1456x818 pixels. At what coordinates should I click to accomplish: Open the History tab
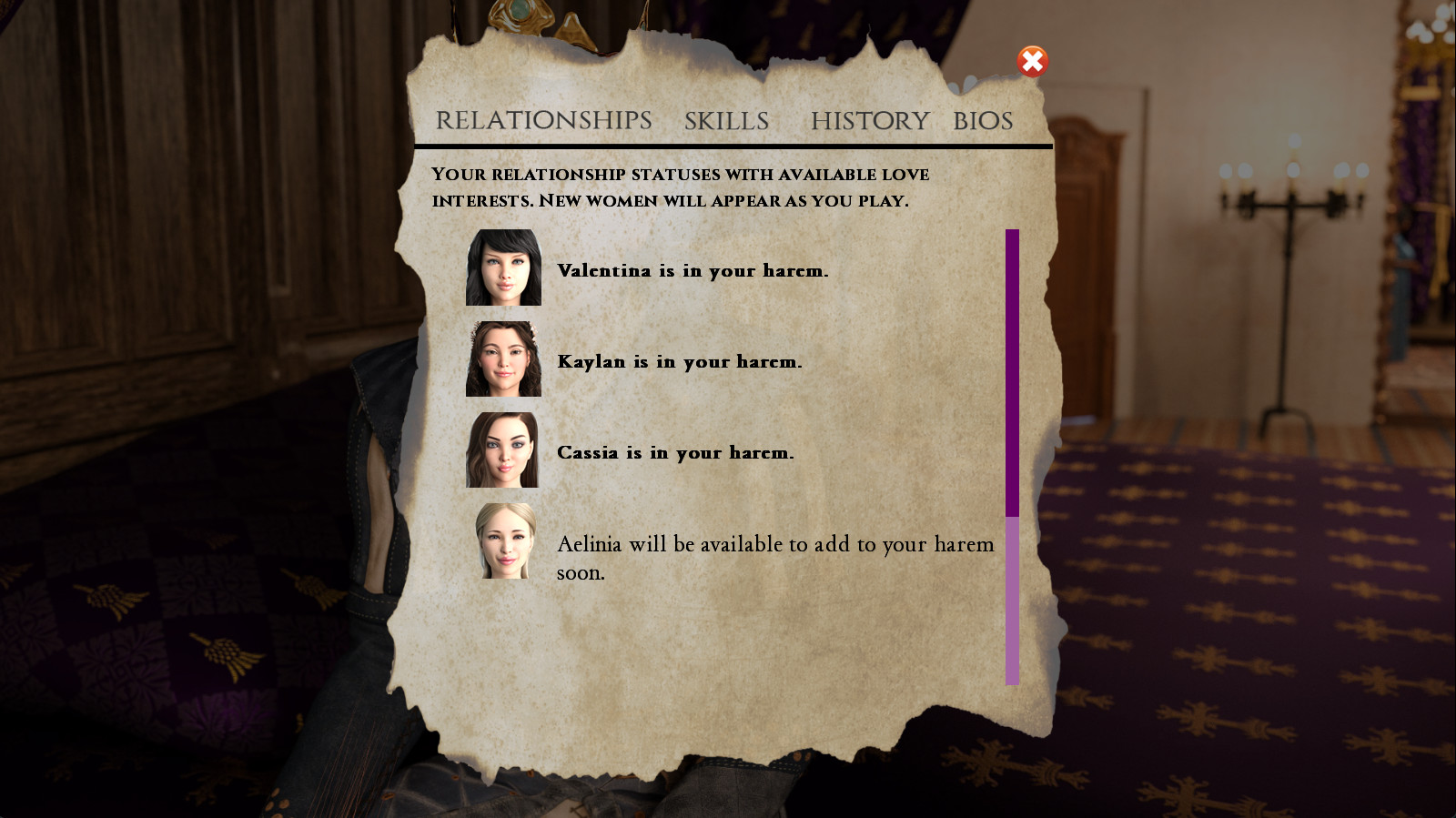[870, 120]
